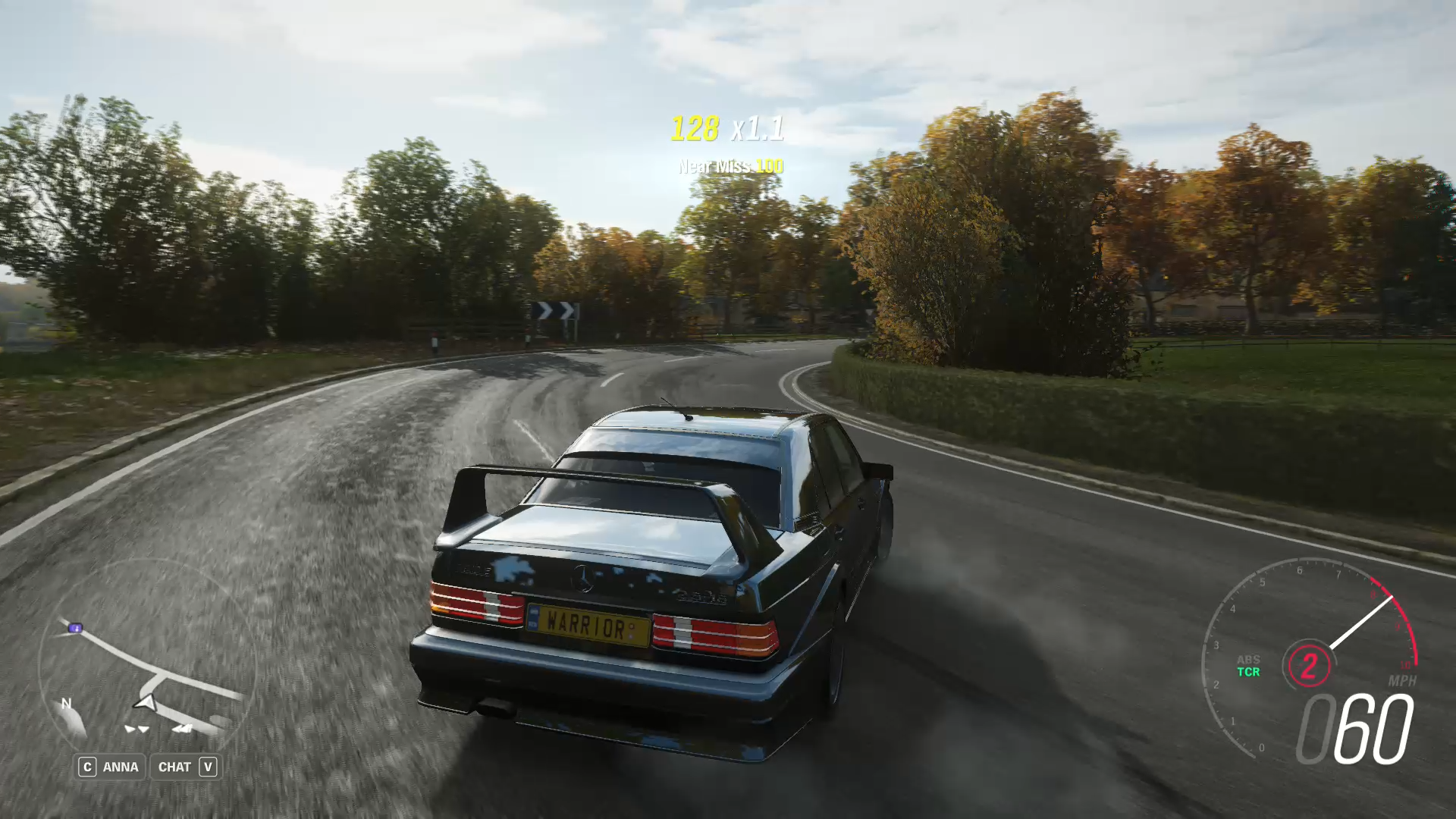
Task: Select the purple marker on the minimap
Action: [x=75, y=628]
